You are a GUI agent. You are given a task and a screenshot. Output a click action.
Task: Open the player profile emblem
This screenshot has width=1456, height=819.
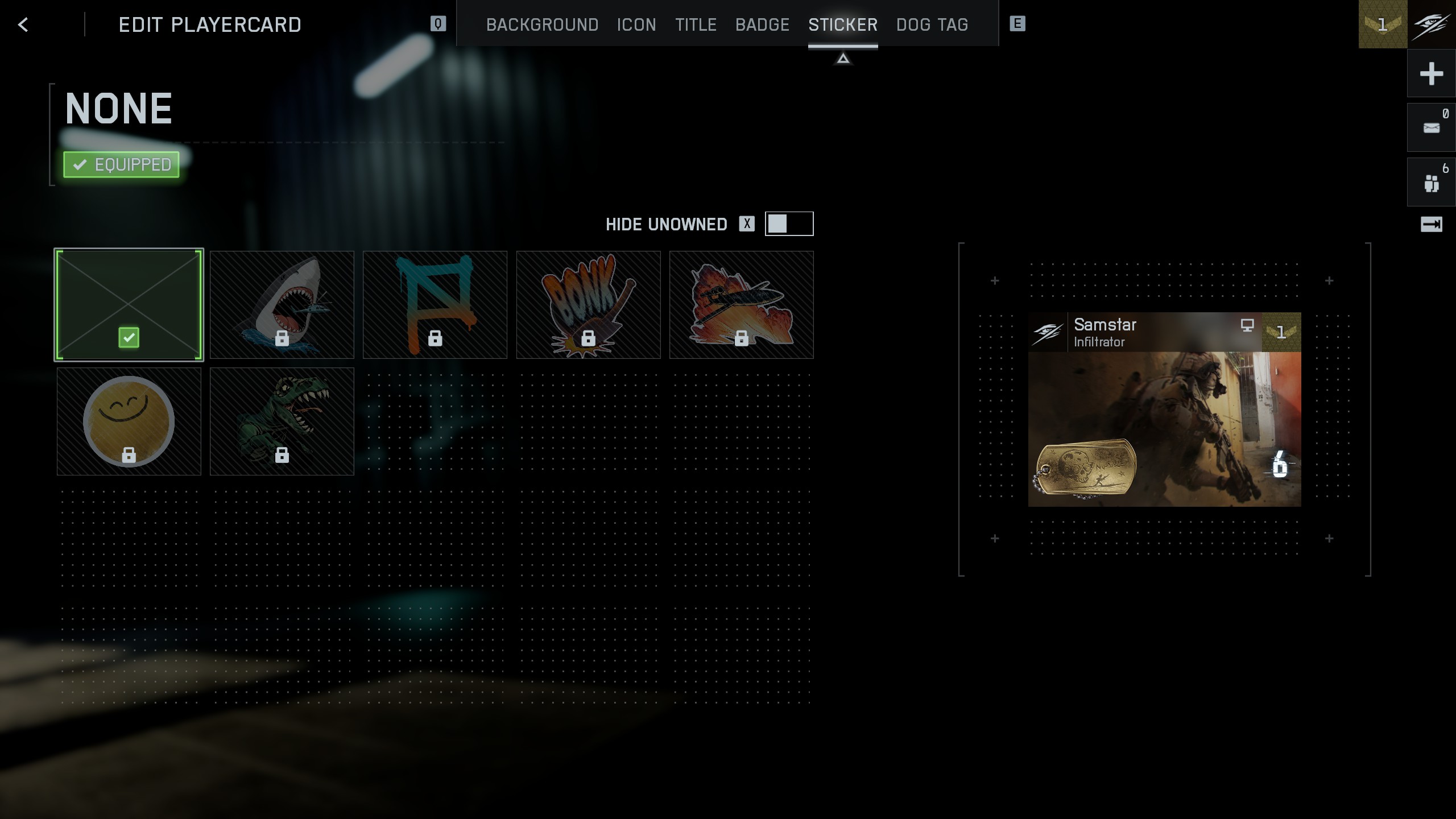coord(1431,24)
